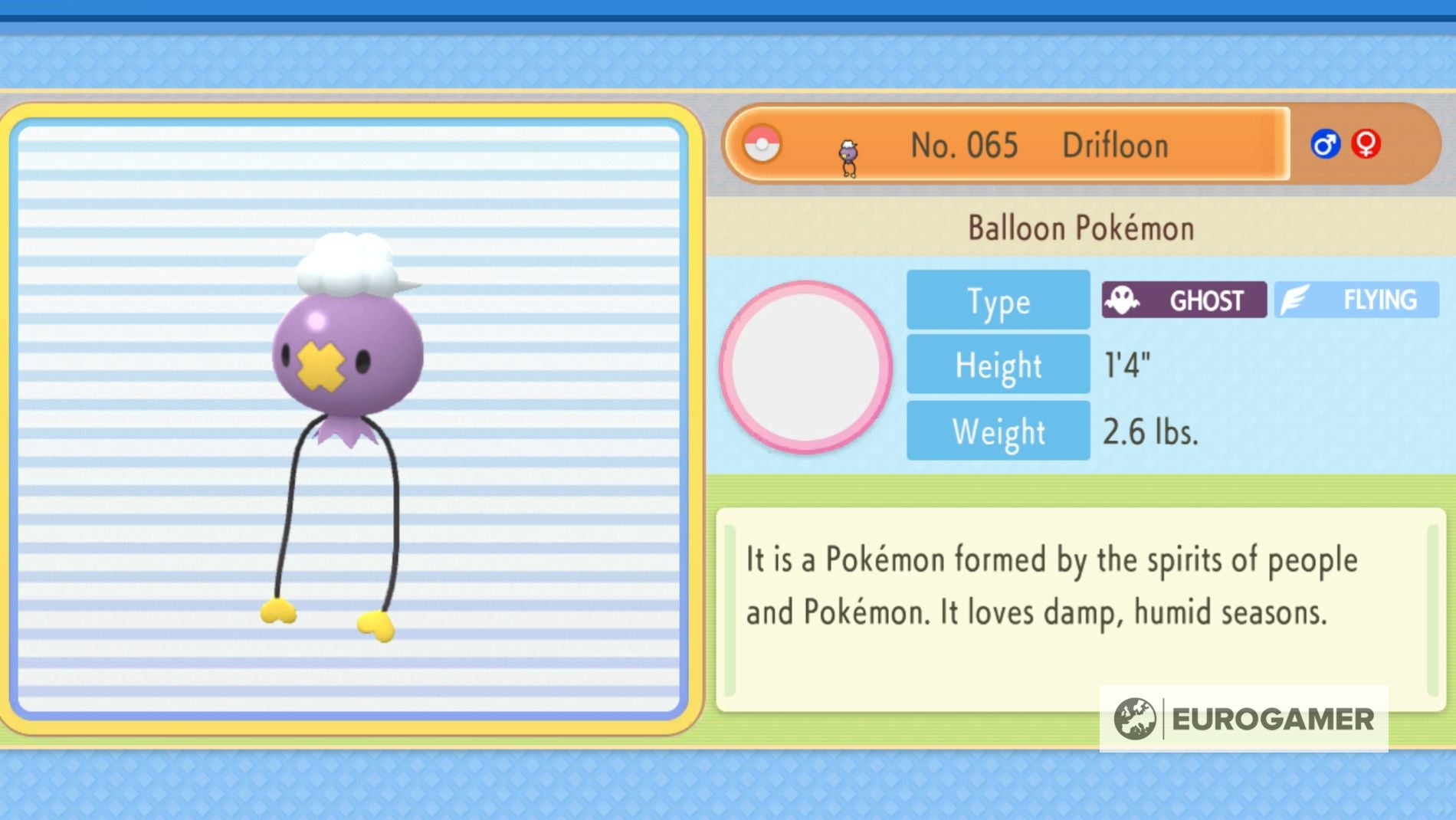Click the Poké Ball caught indicator icon
1456x820 pixels.
point(761,144)
